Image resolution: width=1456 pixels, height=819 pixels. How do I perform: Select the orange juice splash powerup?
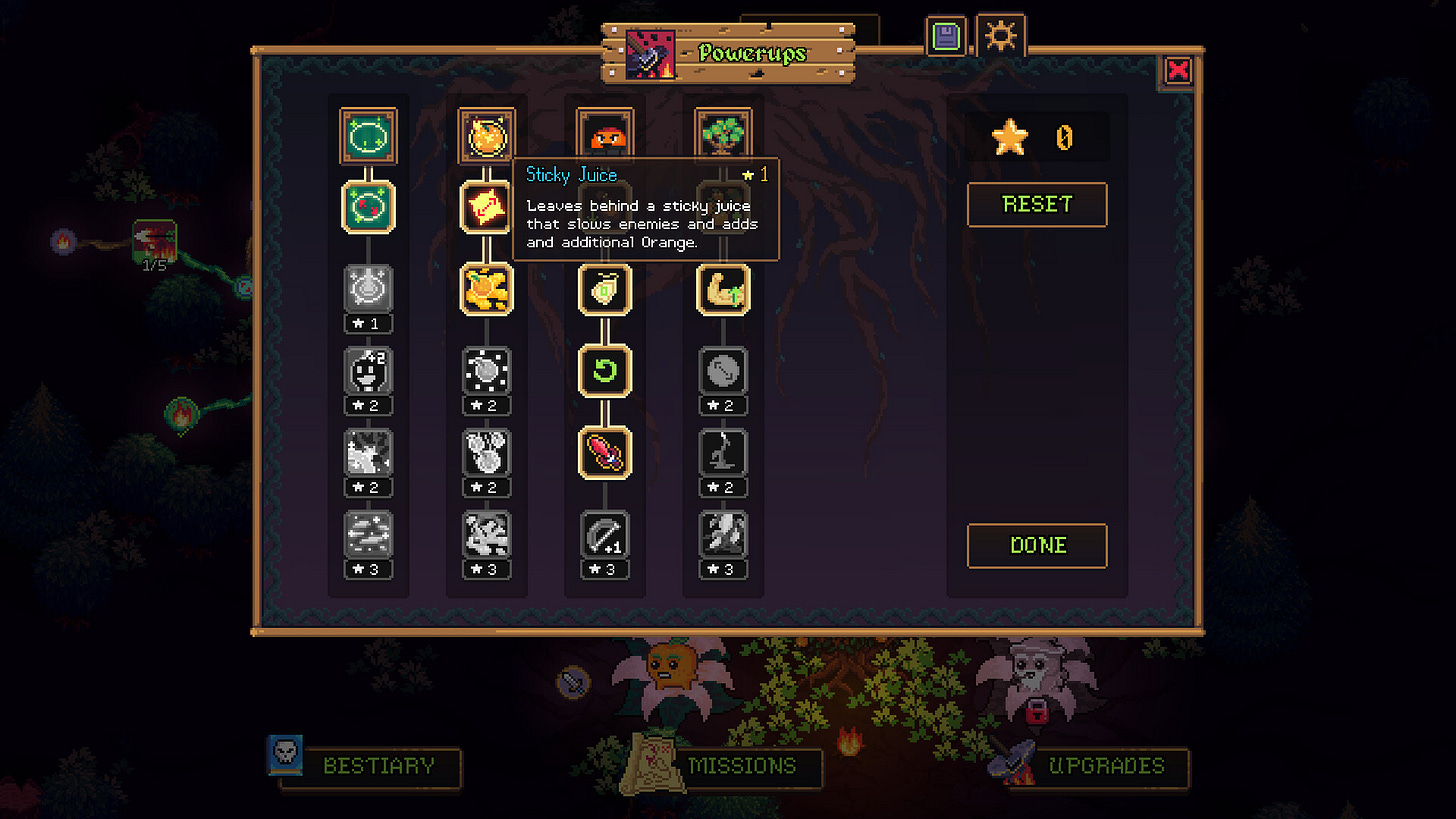tap(487, 289)
